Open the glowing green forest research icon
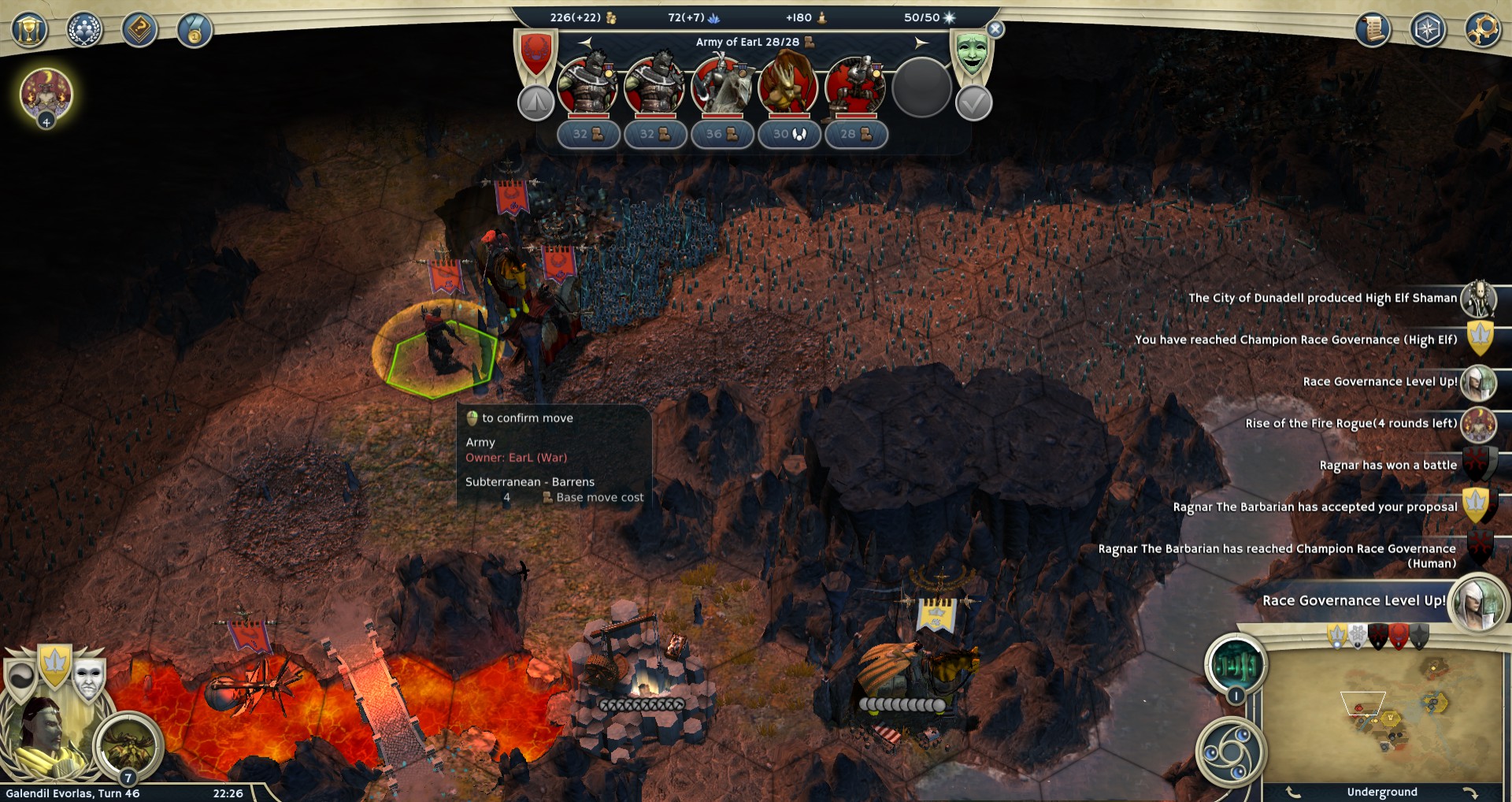Viewport: 1512px width, 802px height. pyautogui.click(x=1236, y=666)
